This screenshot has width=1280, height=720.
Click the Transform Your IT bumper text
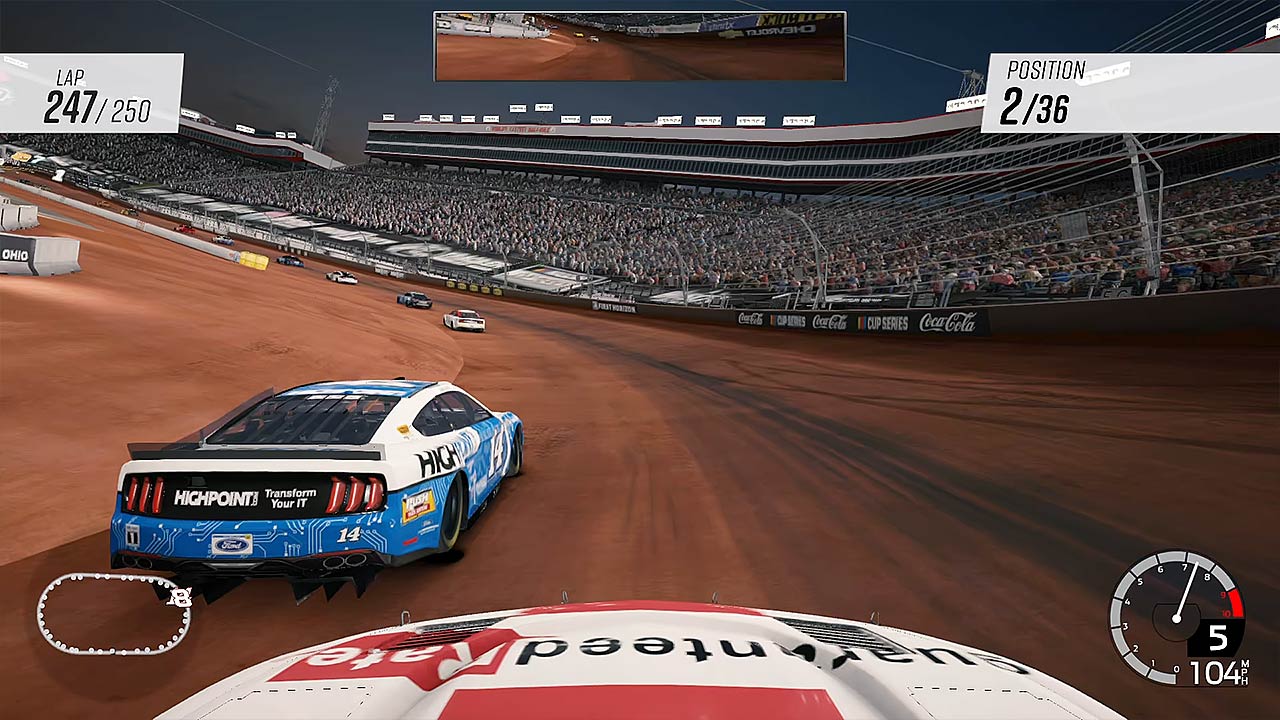click(289, 497)
